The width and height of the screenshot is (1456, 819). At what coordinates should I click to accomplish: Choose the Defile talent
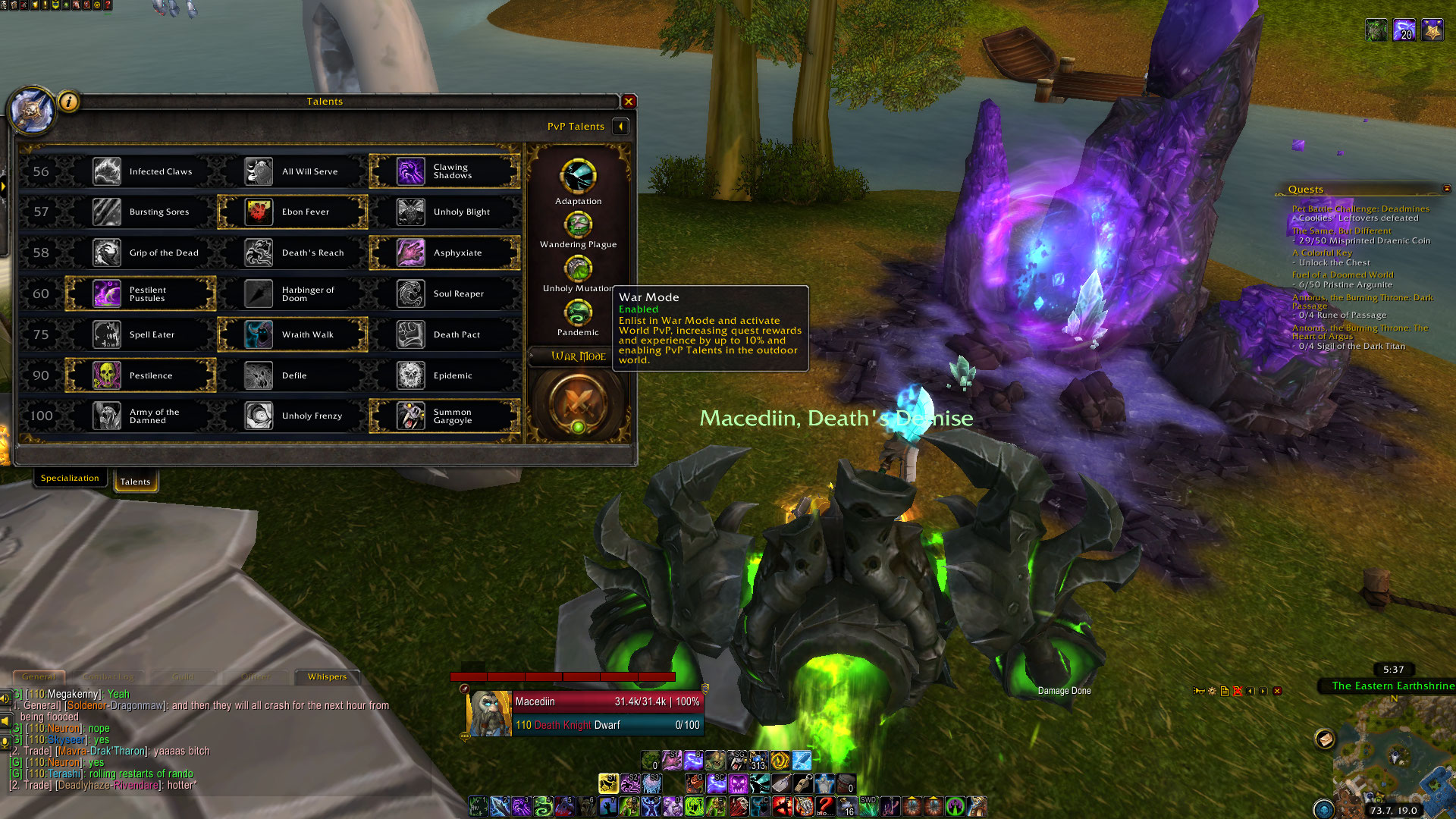pyautogui.click(x=293, y=375)
